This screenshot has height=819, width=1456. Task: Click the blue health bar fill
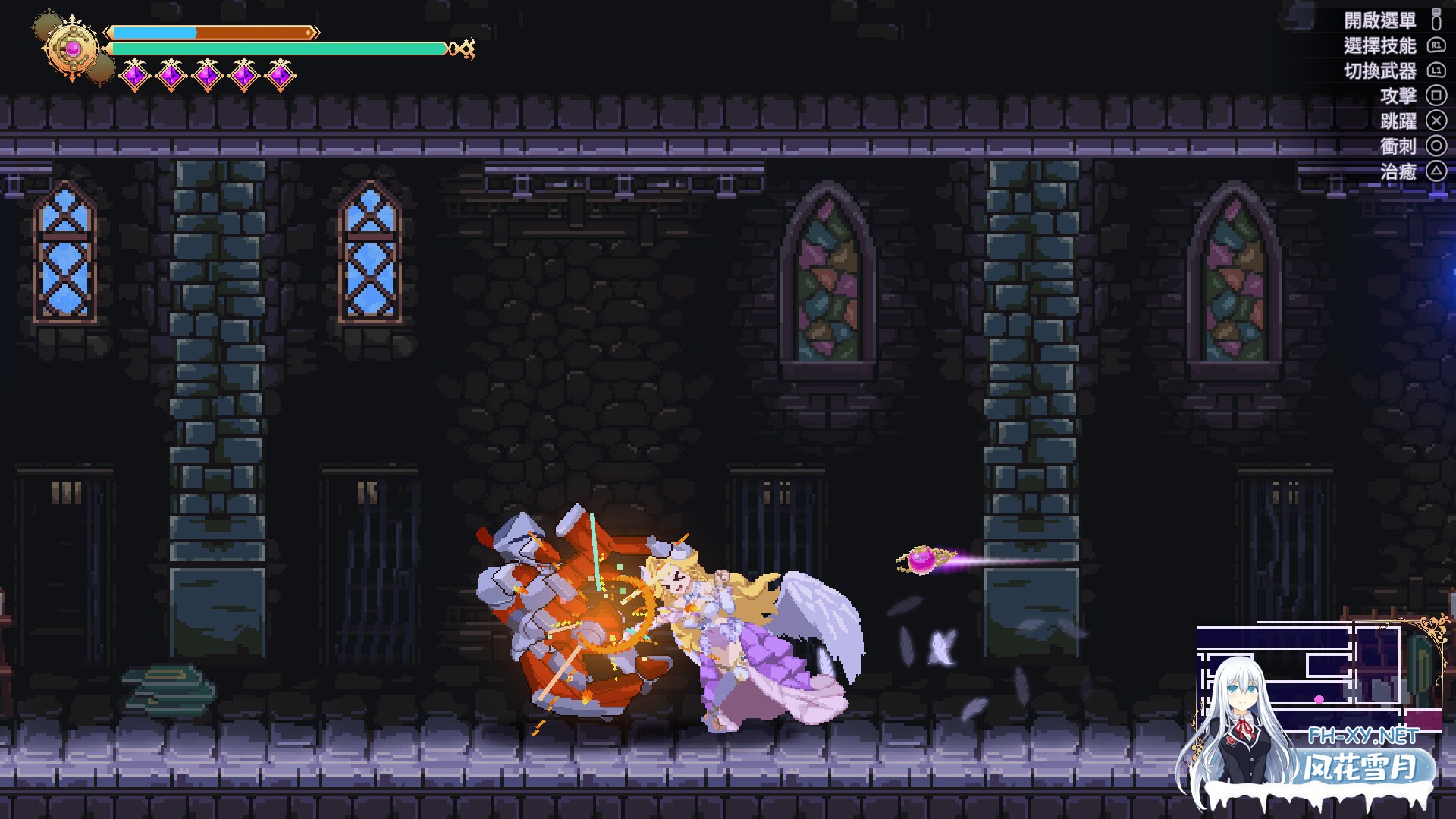point(152,32)
